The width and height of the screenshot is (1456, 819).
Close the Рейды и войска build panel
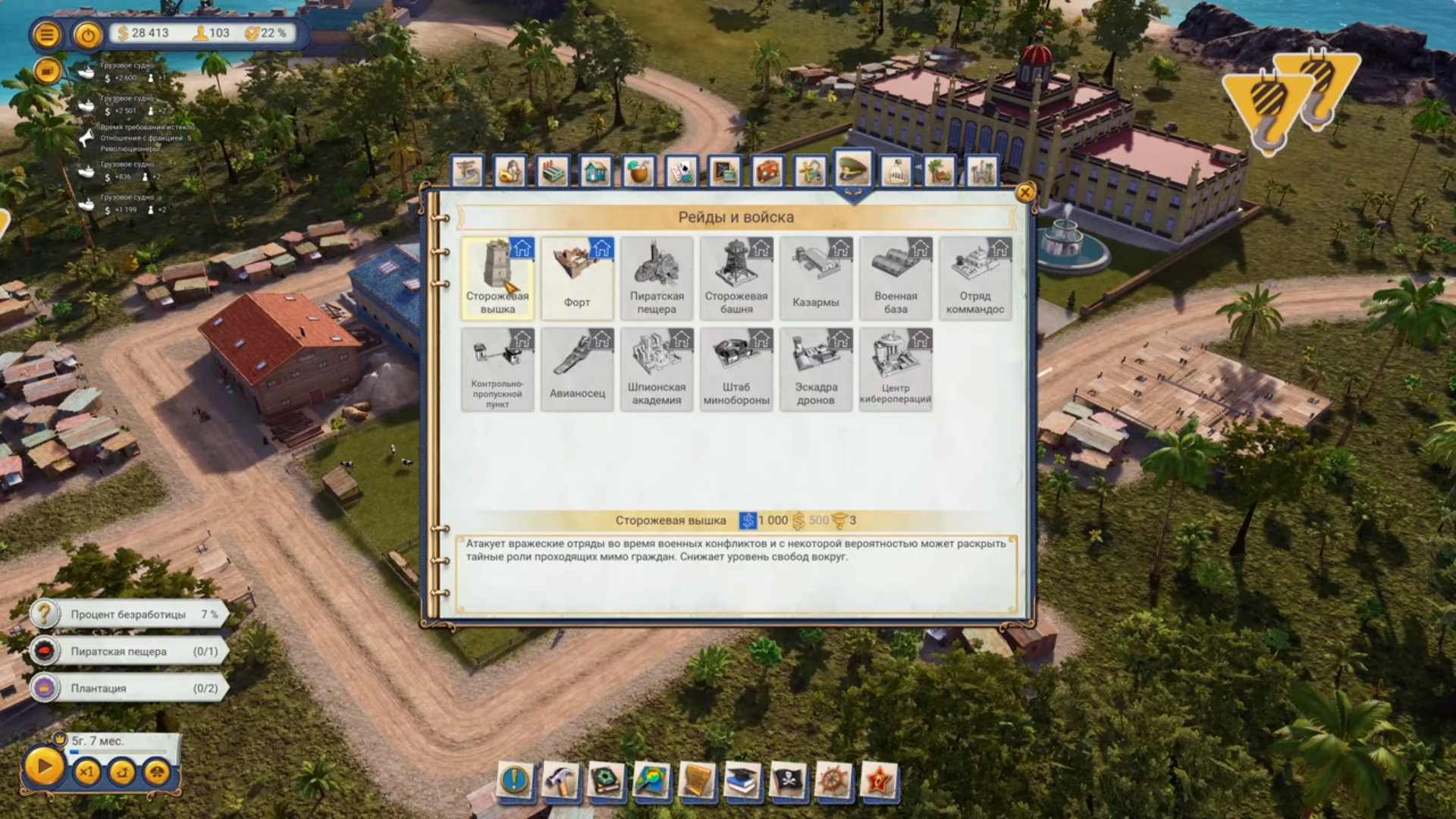point(1025,193)
